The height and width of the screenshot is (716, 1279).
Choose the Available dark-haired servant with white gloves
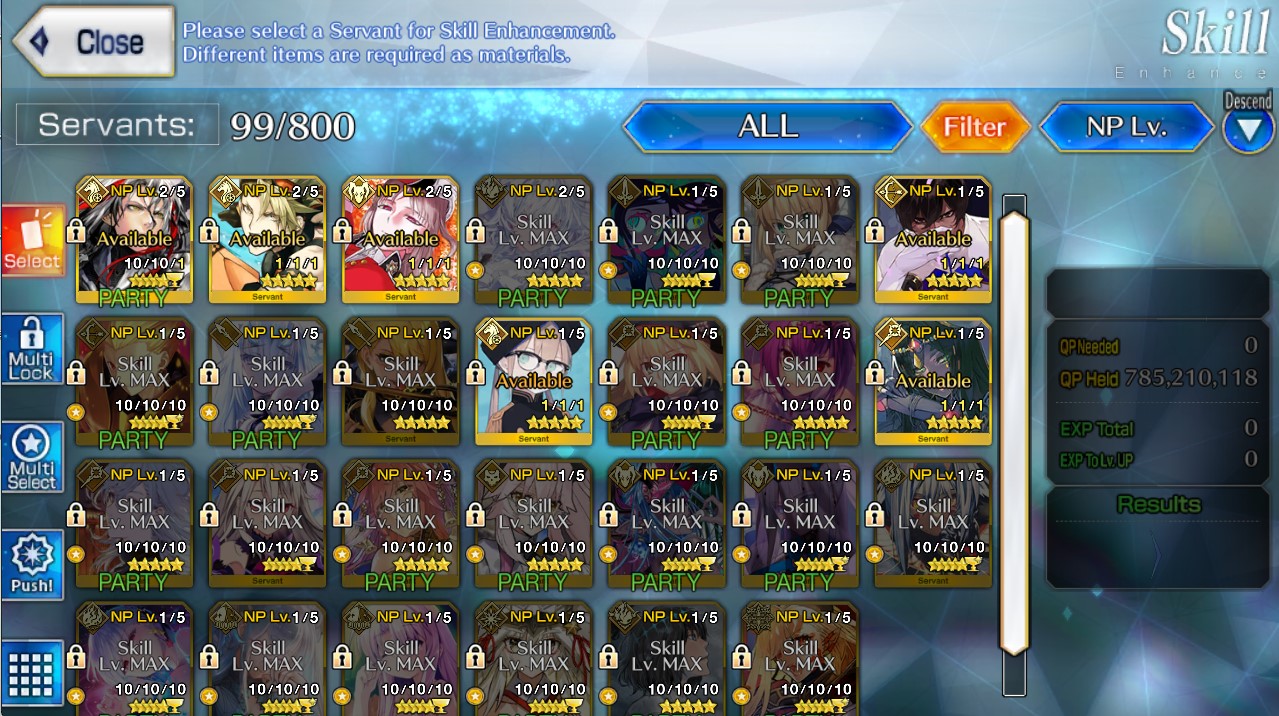[x=933, y=239]
